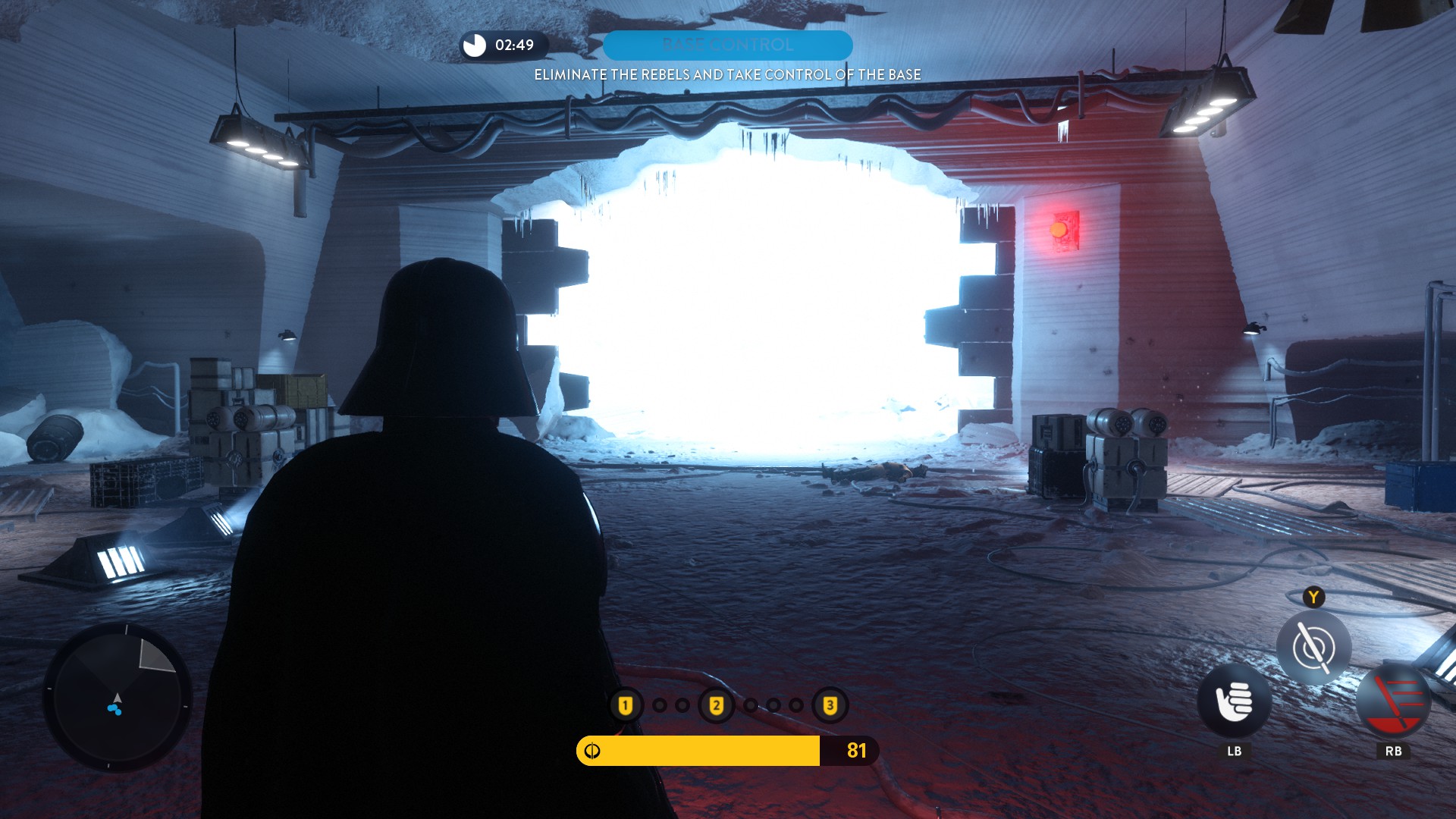Click the circular radar minimap
Viewport: 1456px width, 819px height.
[x=118, y=698]
